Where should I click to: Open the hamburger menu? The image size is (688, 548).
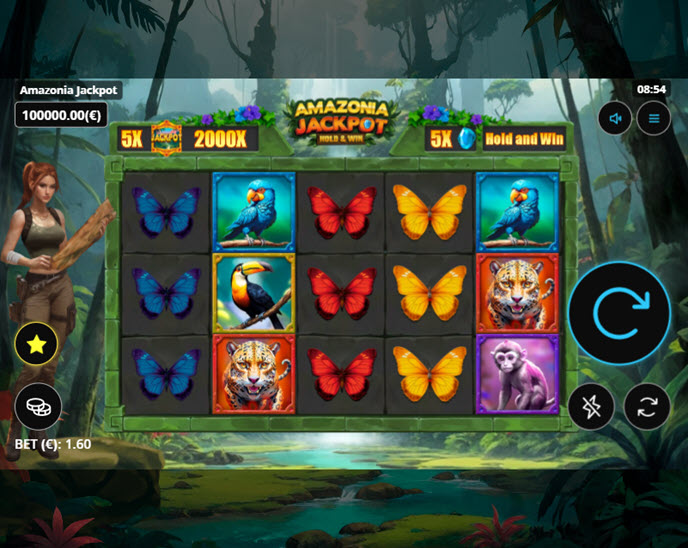[654, 119]
